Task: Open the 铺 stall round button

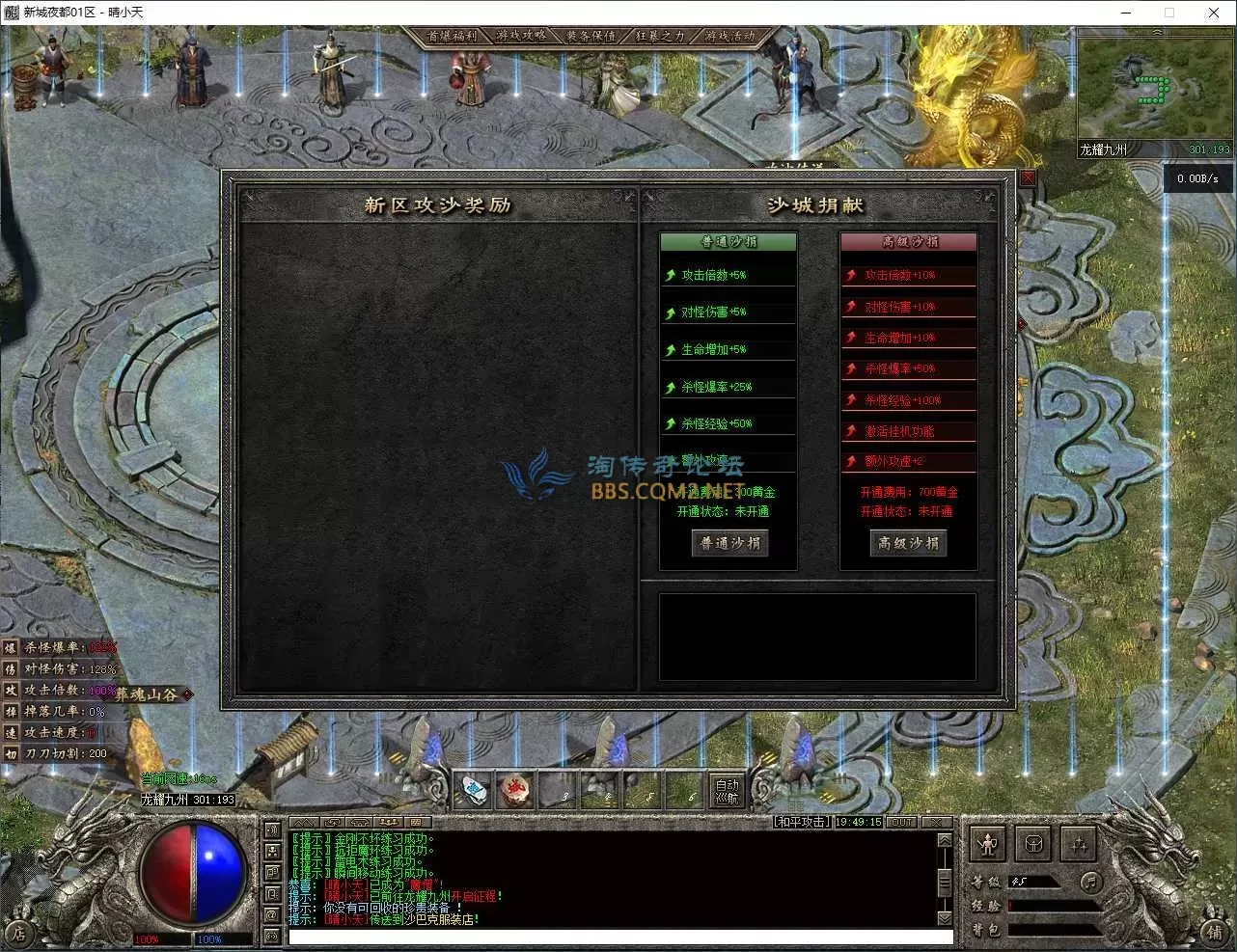Action: [1216, 932]
